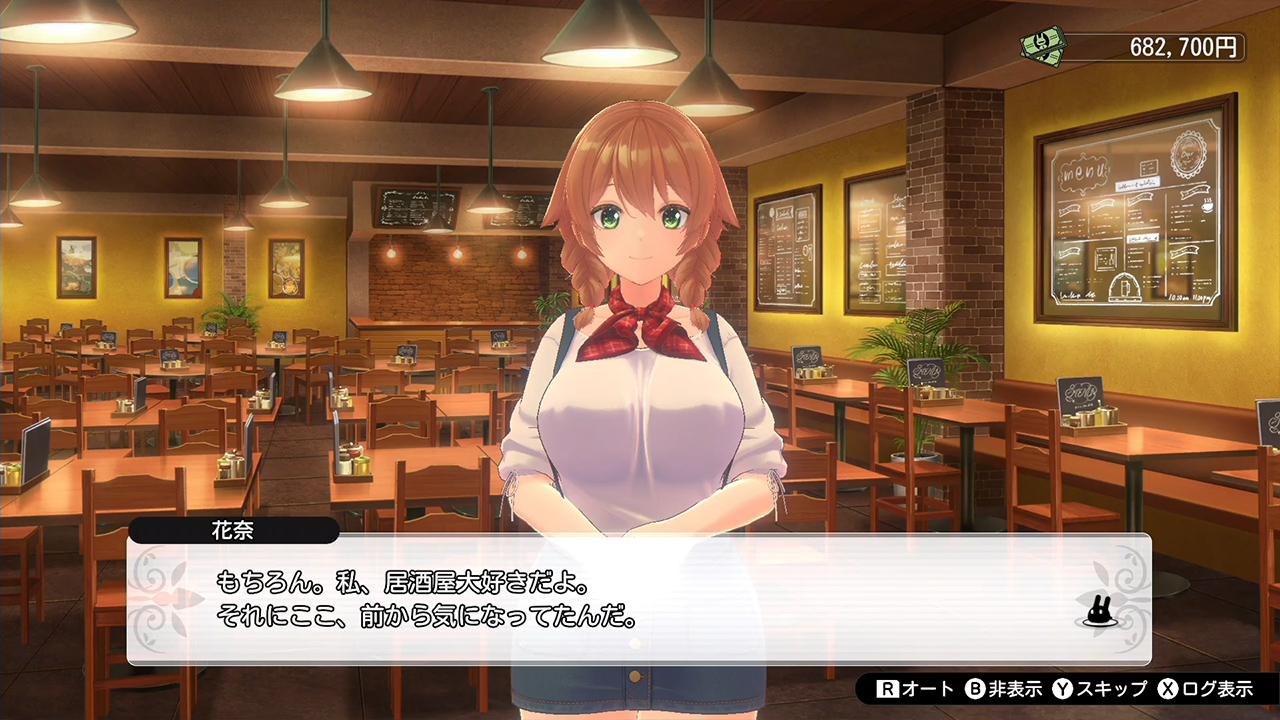Image resolution: width=1280 pixels, height=720 pixels.
Task: Click the coffee cup drawing on the menu board
Action: (x=1208, y=207)
